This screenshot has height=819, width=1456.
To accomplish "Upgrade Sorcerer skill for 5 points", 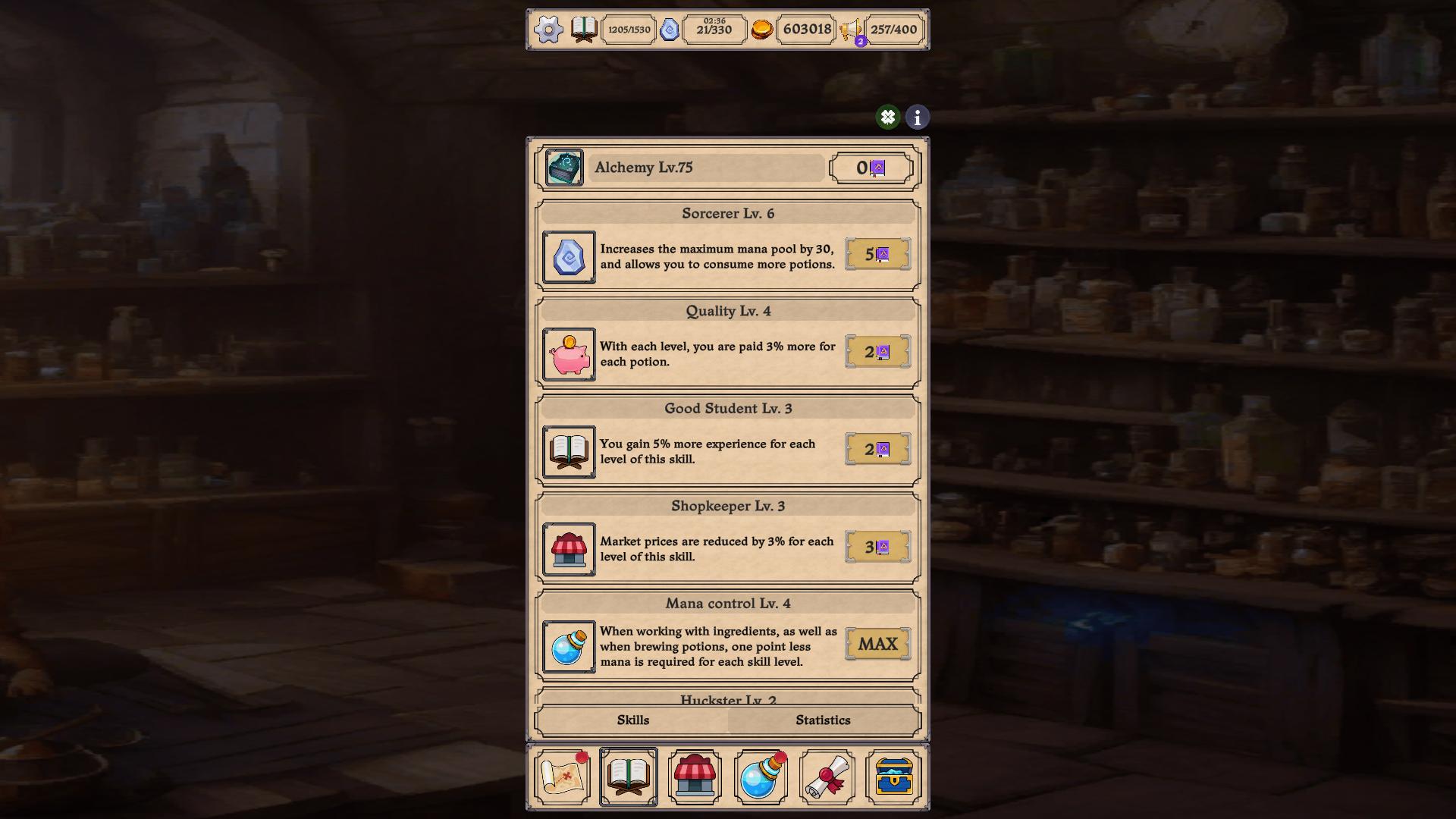I will point(877,255).
